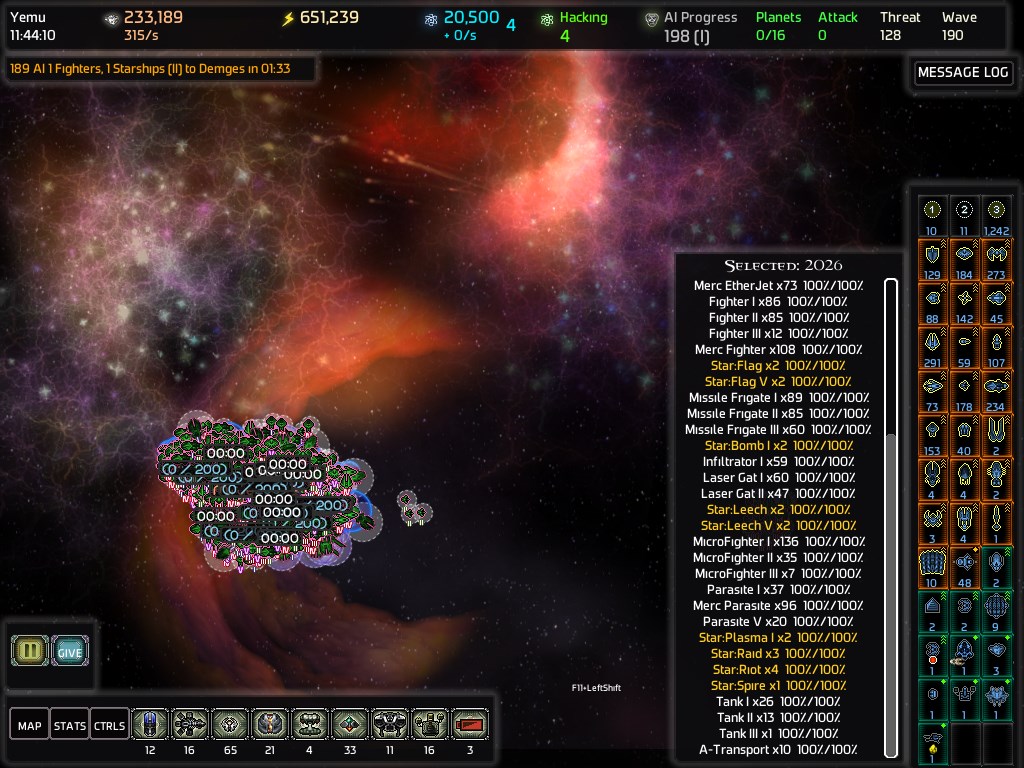
Task: Select the Missile Frigate III x60 row
Action: coord(778,430)
